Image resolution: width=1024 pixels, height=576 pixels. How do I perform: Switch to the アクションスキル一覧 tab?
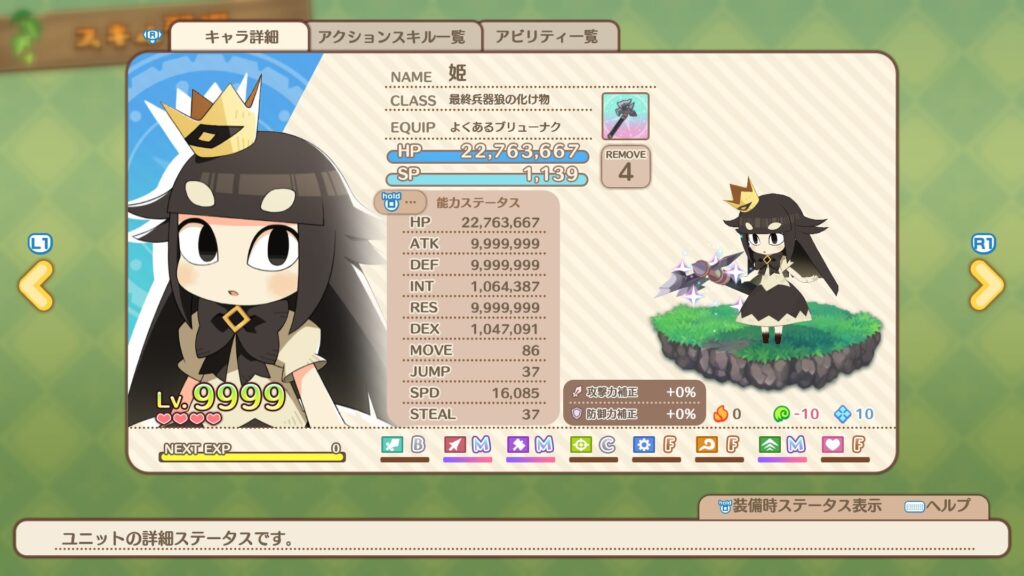coord(392,37)
